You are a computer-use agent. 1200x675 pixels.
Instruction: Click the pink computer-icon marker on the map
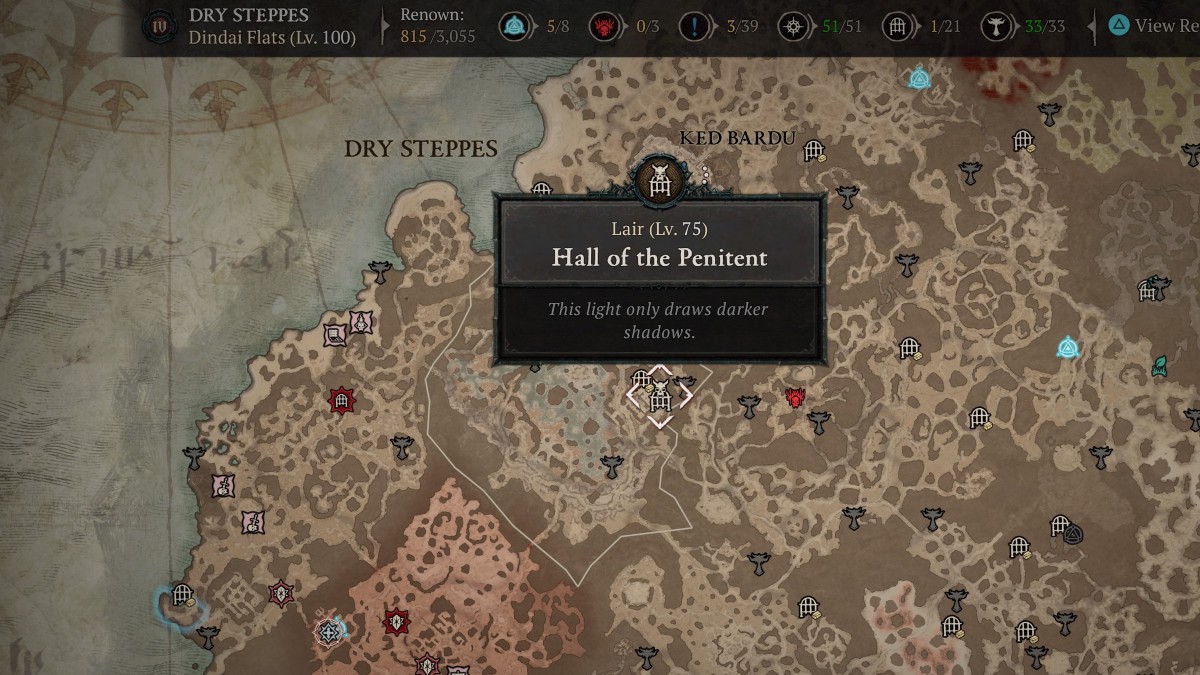click(x=335, y=336)
